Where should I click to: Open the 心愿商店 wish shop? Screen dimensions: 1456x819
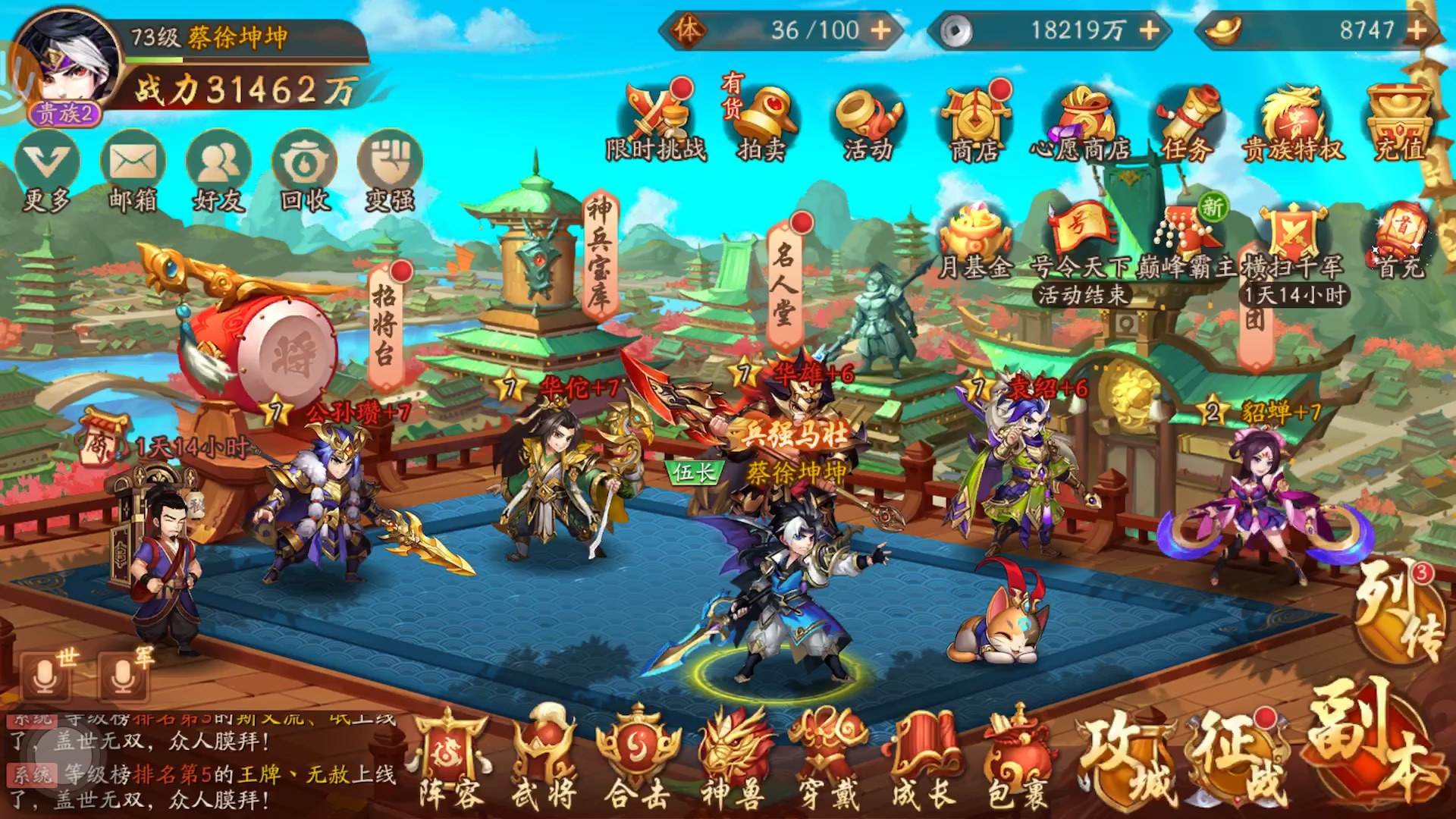(1082, 118)
